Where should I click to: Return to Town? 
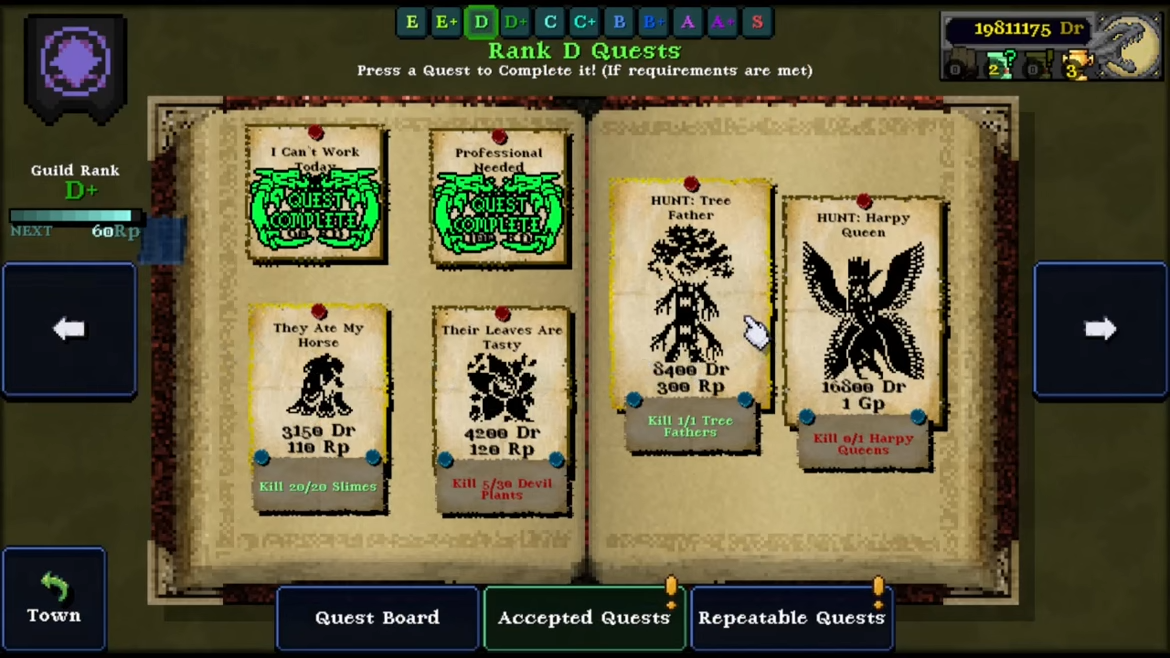[54, 600]
